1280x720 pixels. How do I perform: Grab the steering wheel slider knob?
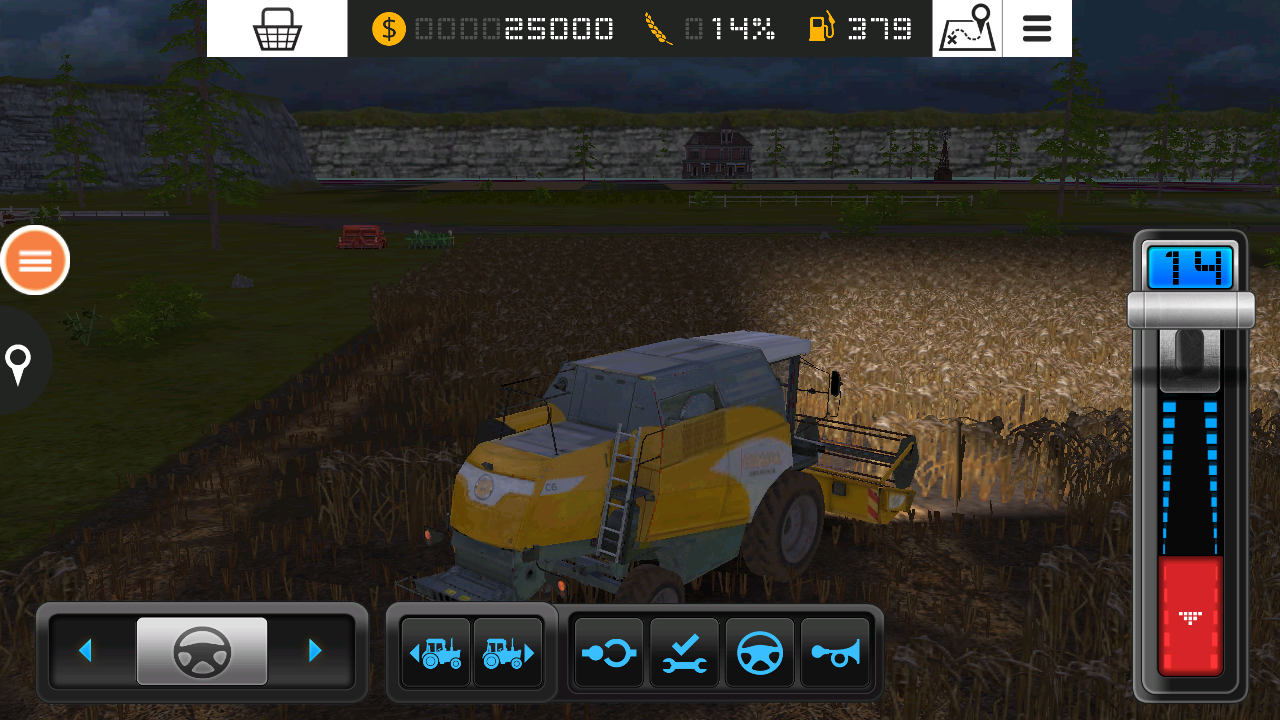point(202,651)
